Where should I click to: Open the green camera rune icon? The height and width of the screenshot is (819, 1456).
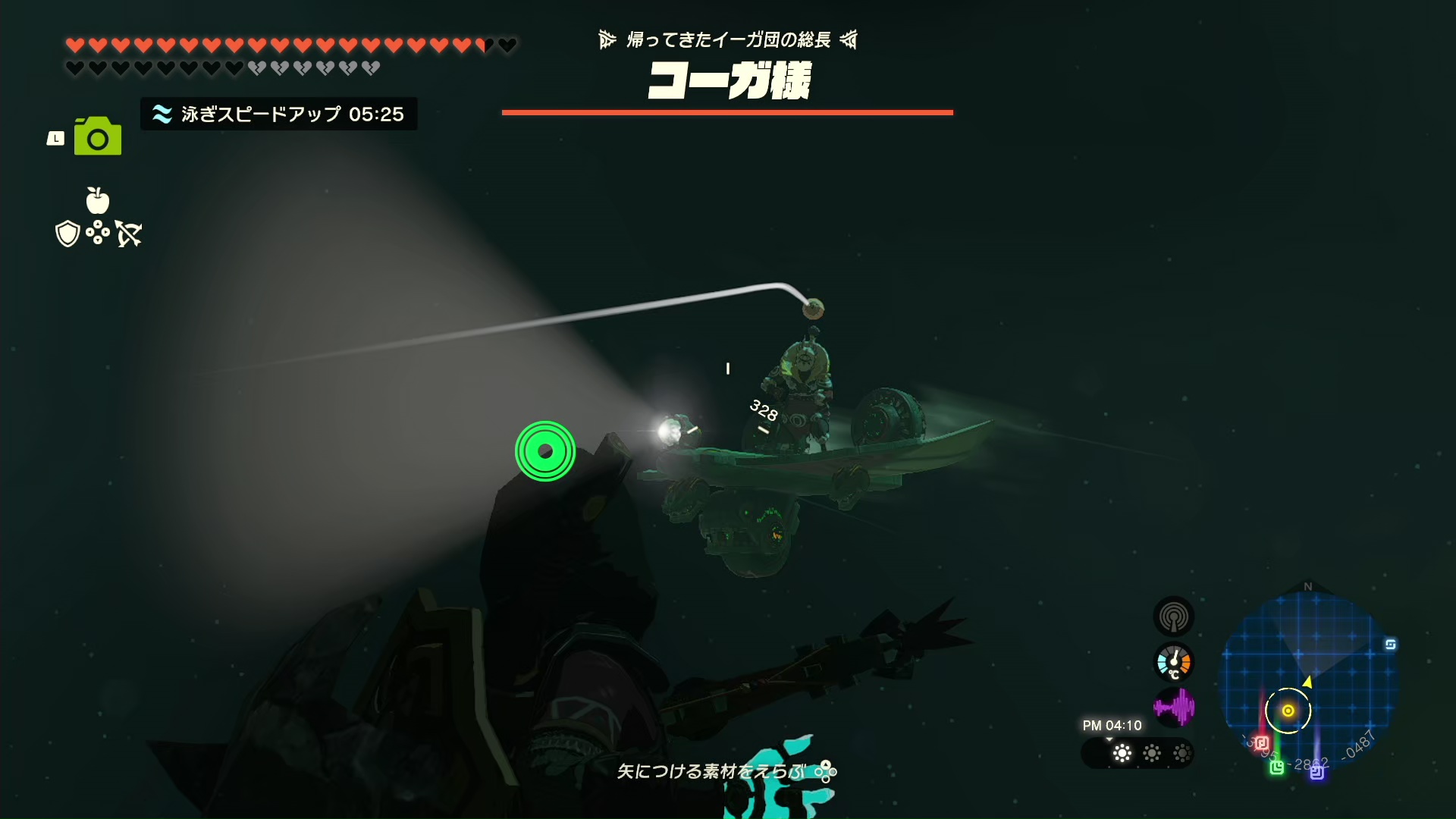(x=98, y=136)
